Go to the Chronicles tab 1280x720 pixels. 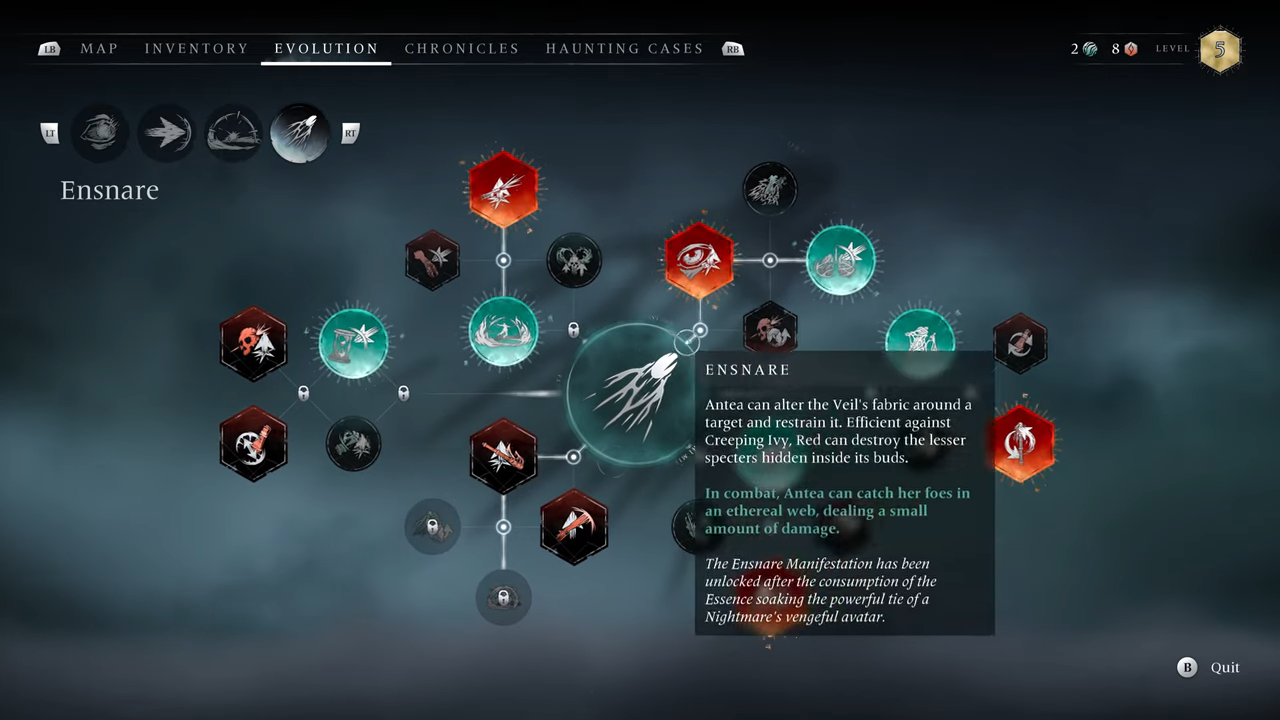[462, 48]
